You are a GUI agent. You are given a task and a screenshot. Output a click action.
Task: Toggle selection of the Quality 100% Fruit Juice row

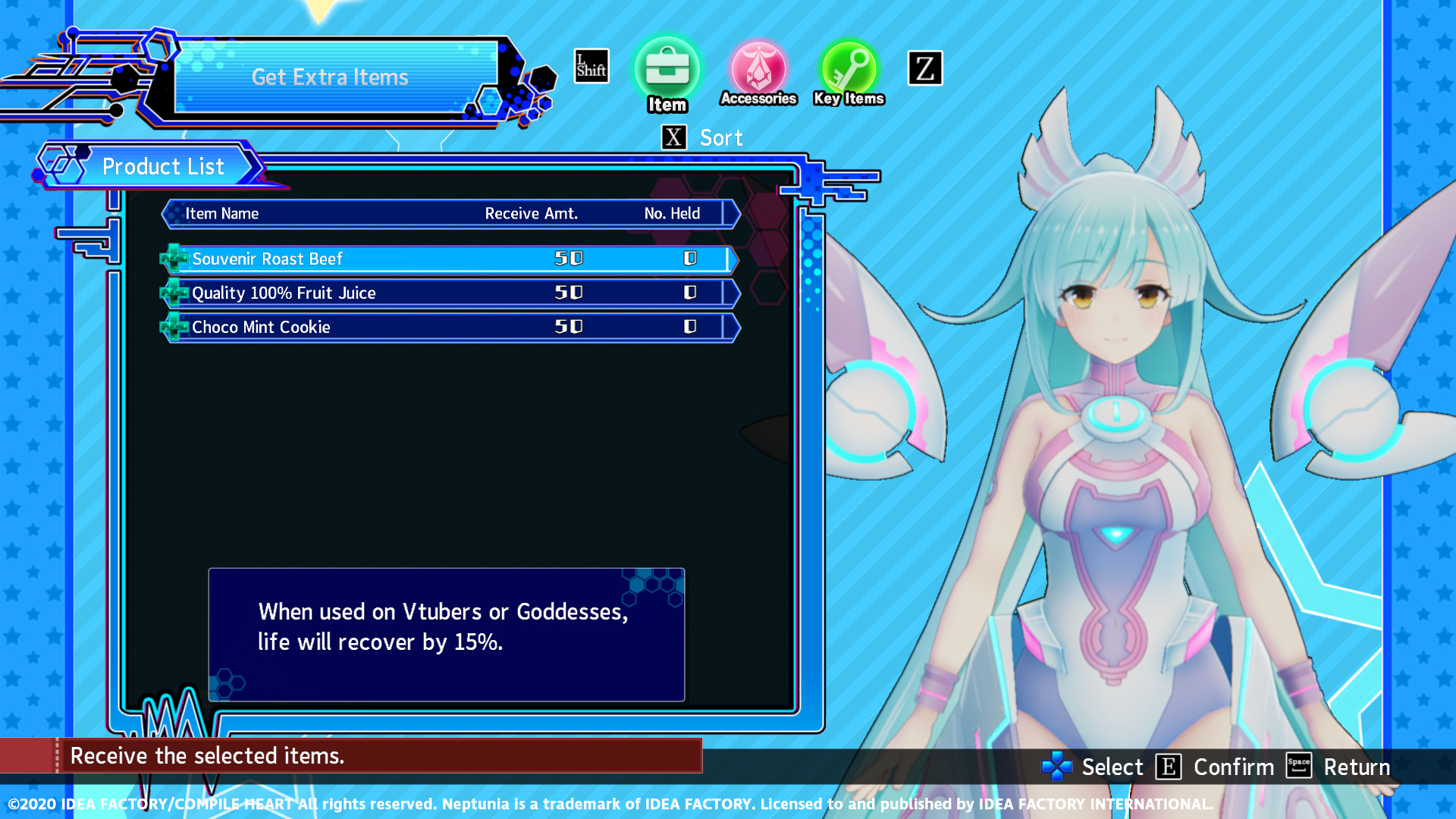pyautogui.click(x=447, y=293)
